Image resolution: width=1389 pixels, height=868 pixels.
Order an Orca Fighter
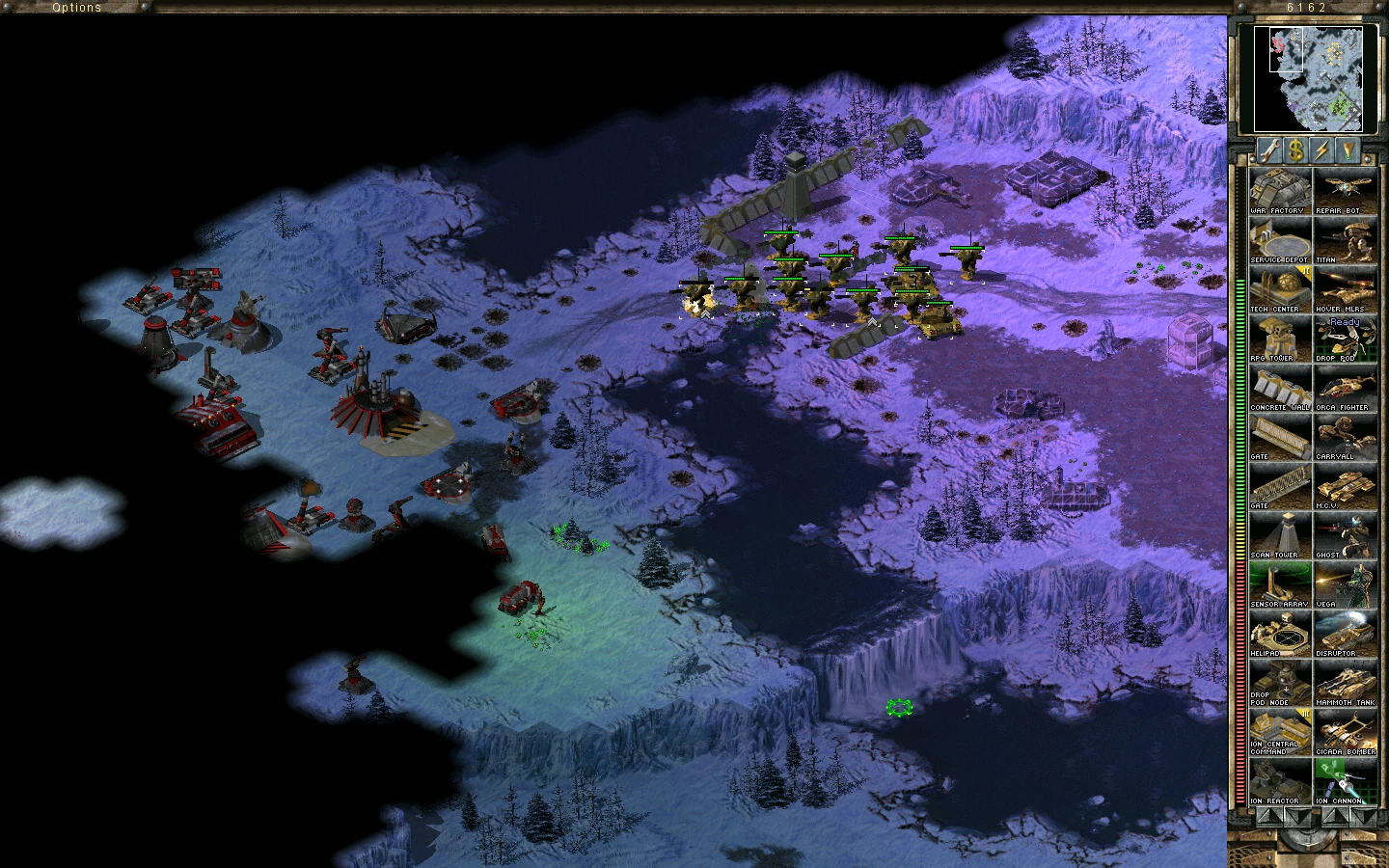[1345, 388]
